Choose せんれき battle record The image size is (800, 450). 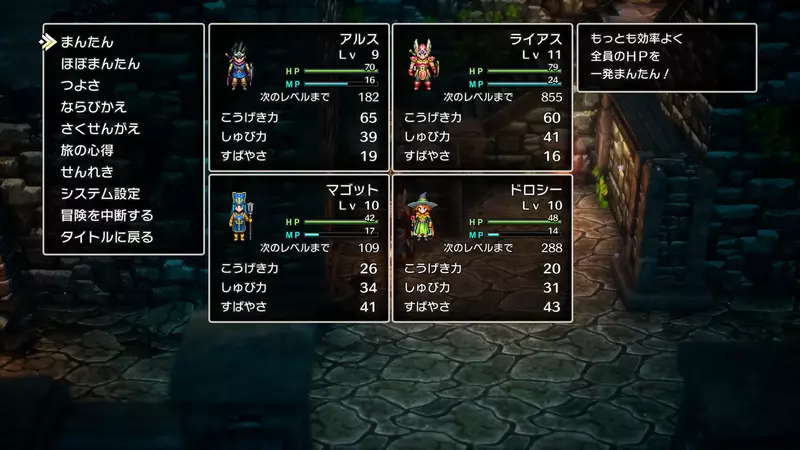(x=86, y=172)
